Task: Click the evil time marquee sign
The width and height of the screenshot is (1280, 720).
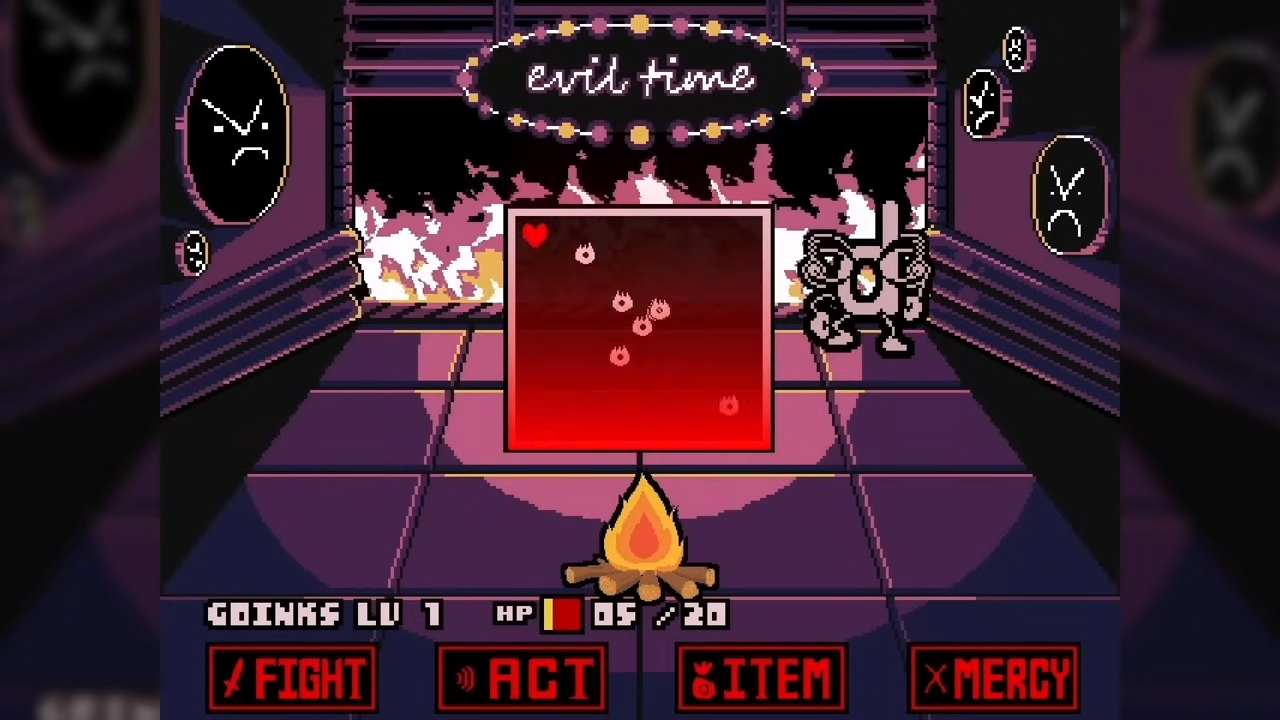Action: click(x=640, y=78)
